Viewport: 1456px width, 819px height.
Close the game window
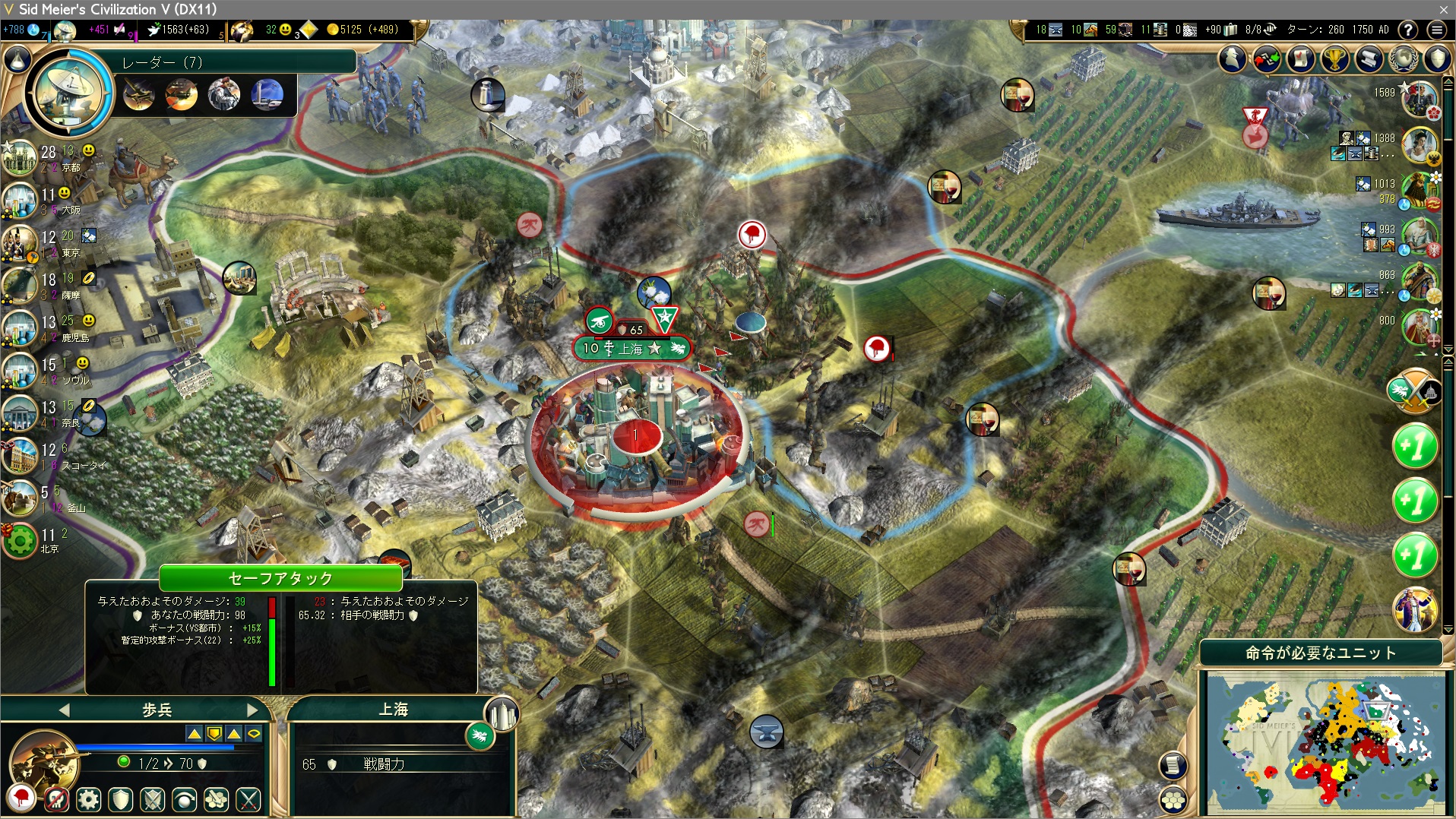(x=1443, y=9)
